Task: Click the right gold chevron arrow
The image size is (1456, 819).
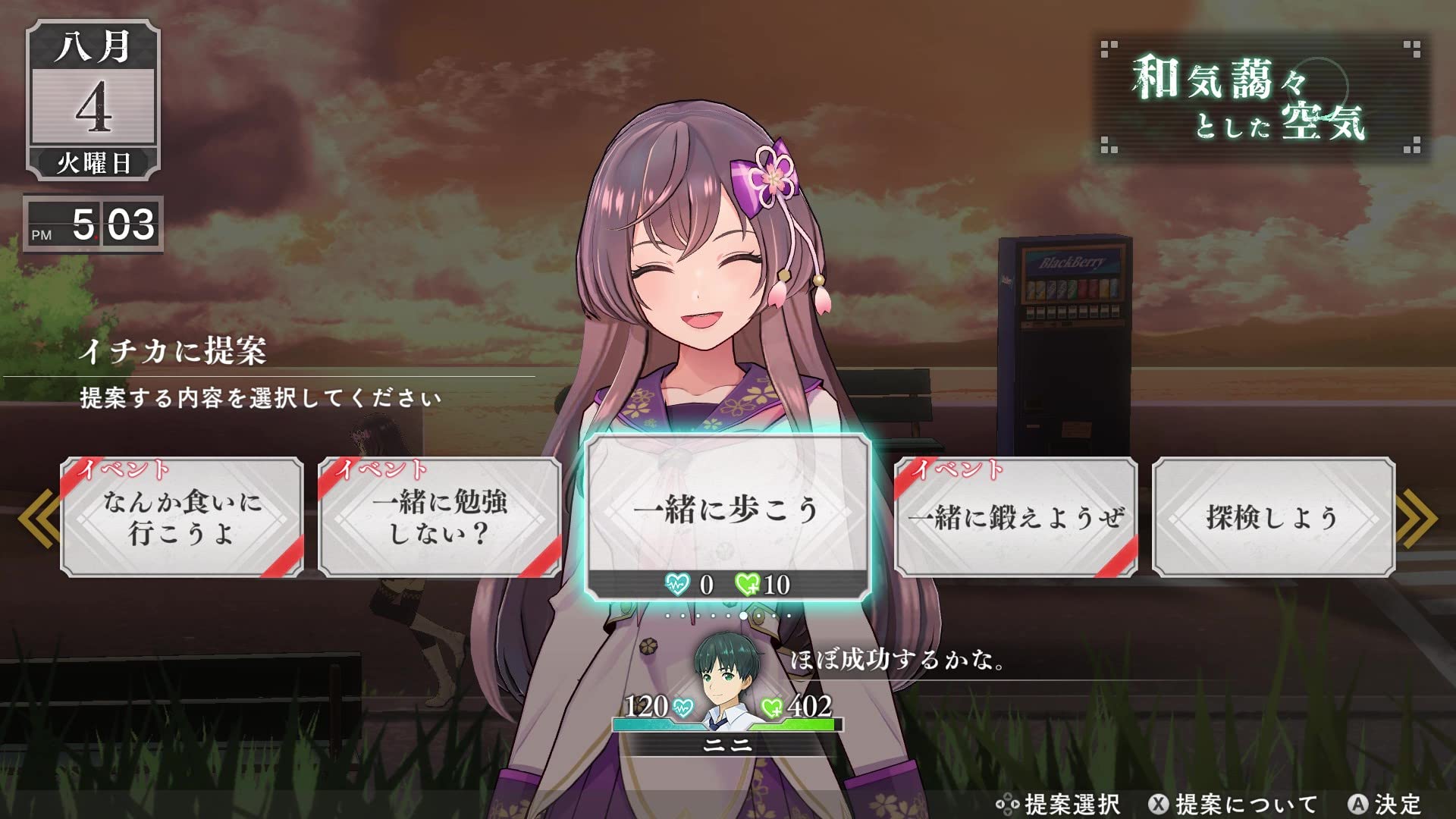Action: (1417, 517)
